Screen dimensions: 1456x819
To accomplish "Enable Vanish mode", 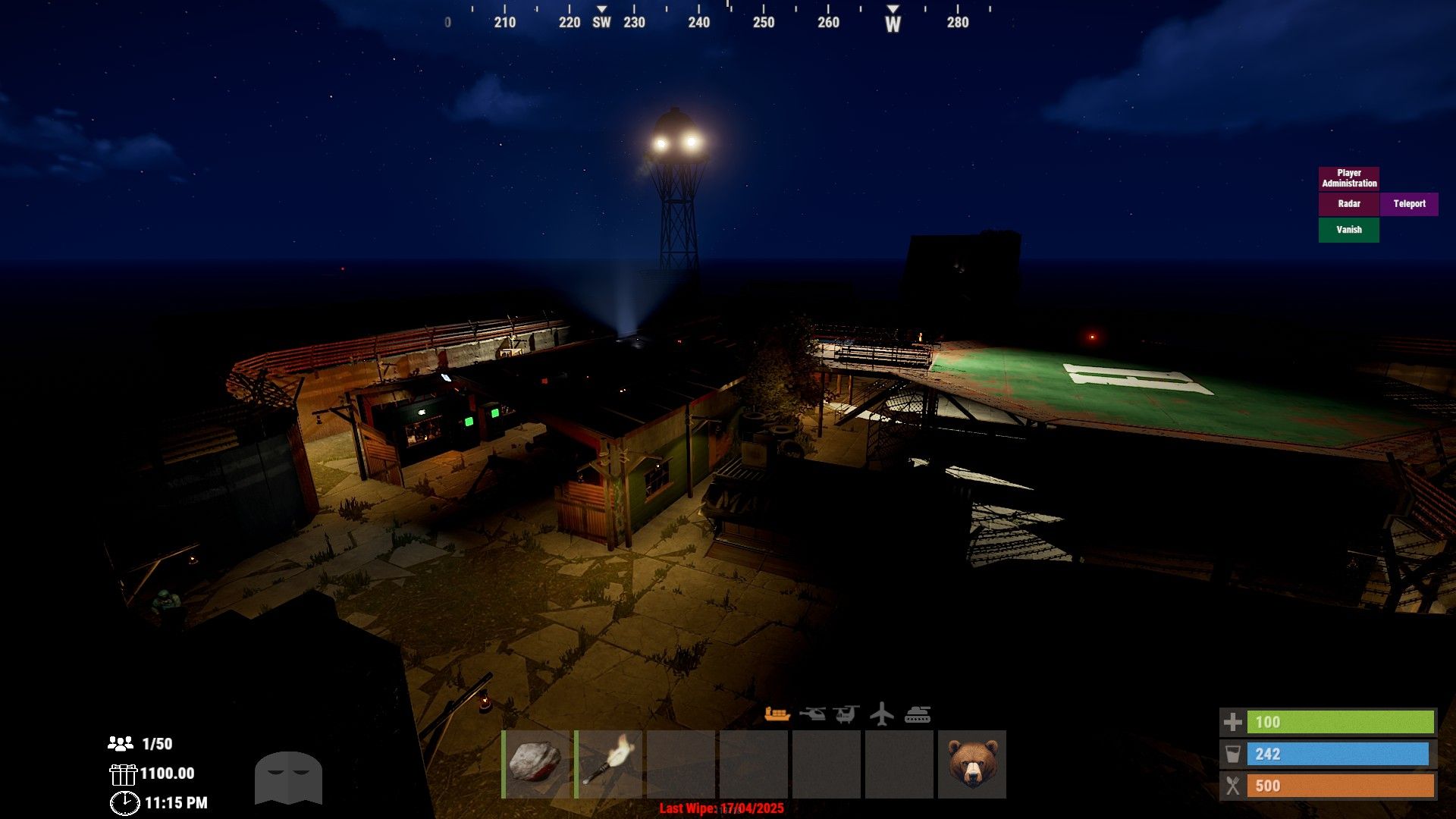I will (1348, 230).
